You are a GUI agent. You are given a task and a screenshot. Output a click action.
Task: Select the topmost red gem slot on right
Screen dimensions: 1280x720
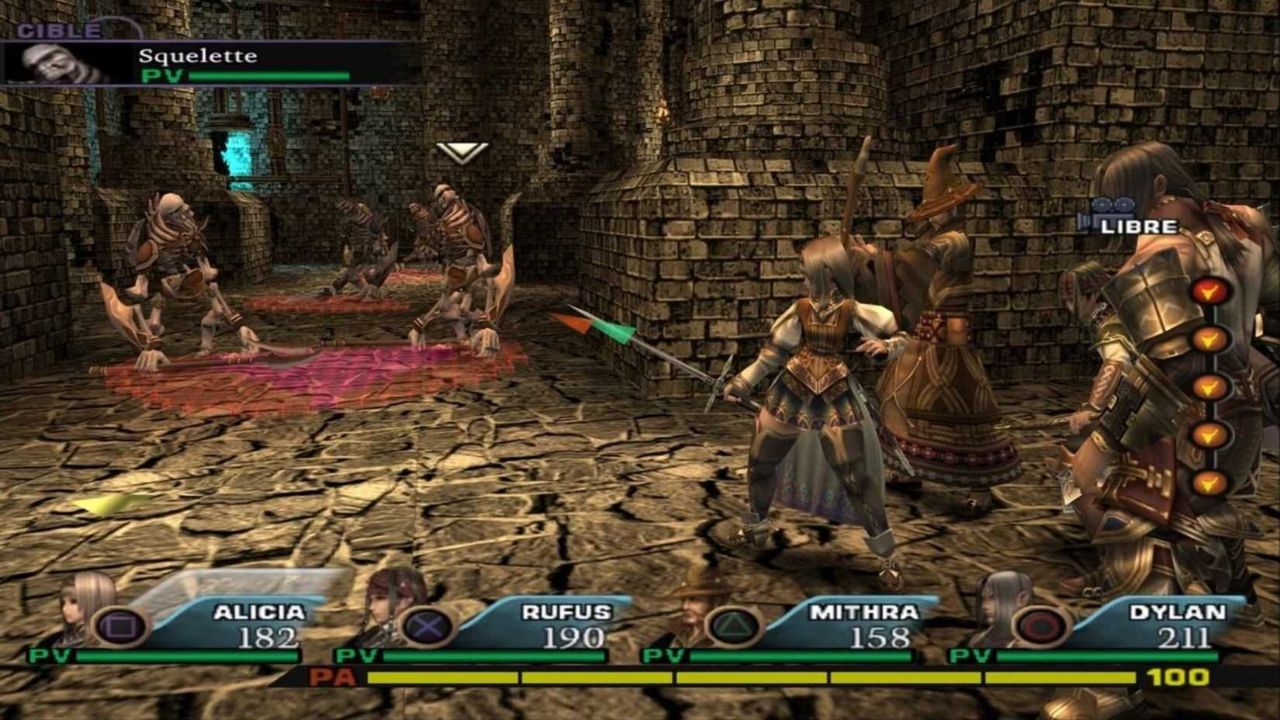(x=1209, y=291)
